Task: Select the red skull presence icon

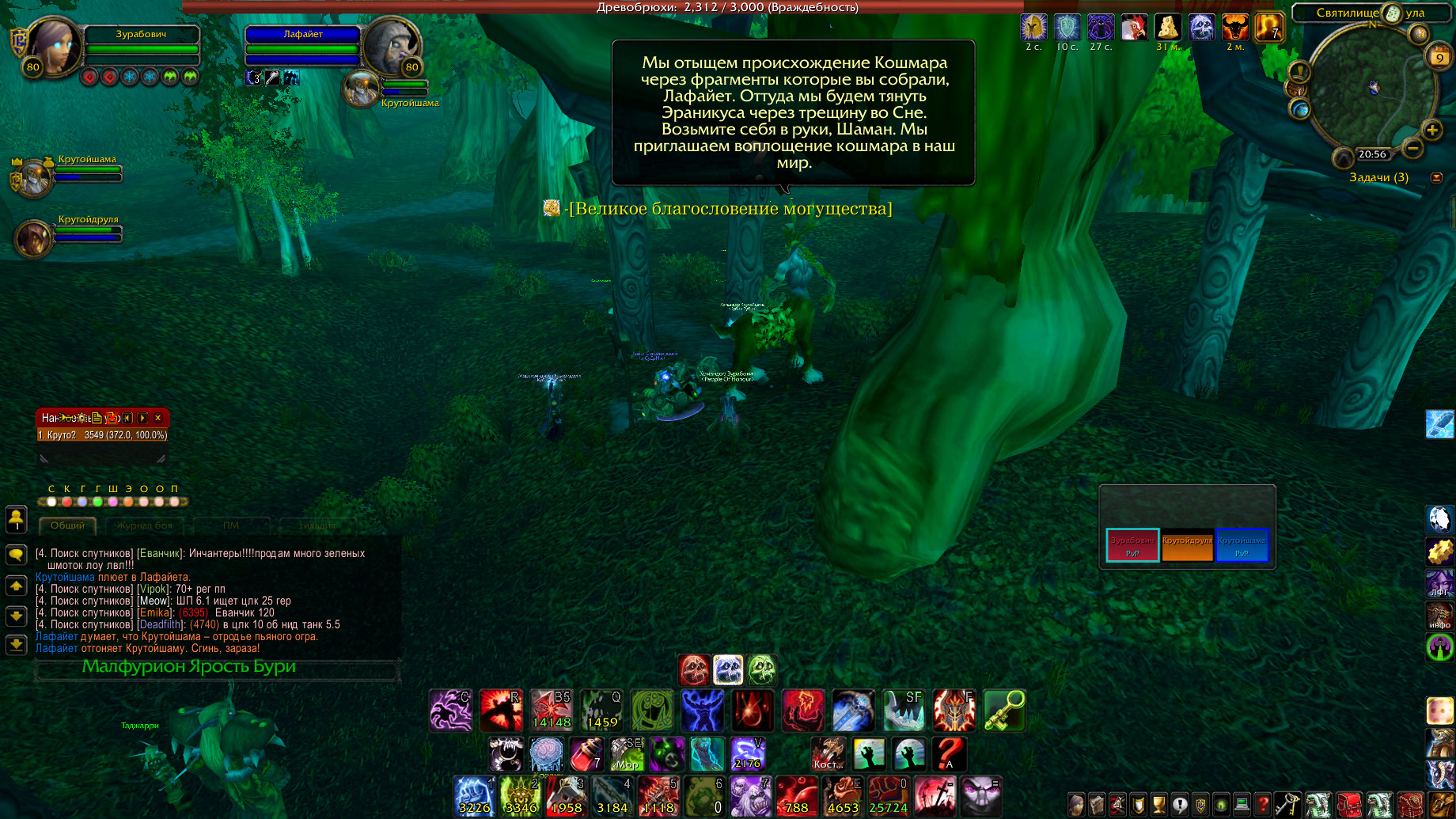Action: [x=694, y=670]
